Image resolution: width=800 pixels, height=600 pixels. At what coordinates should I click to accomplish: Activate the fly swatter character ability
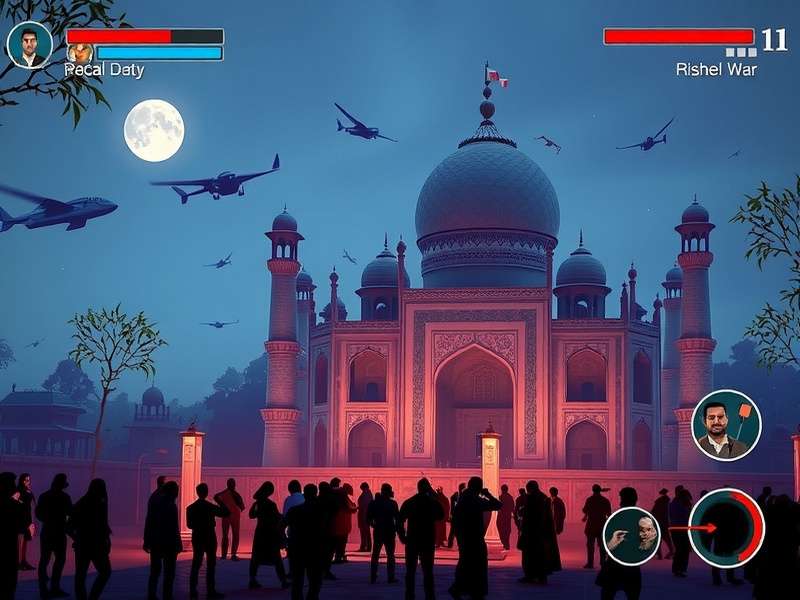coord(726,425)
